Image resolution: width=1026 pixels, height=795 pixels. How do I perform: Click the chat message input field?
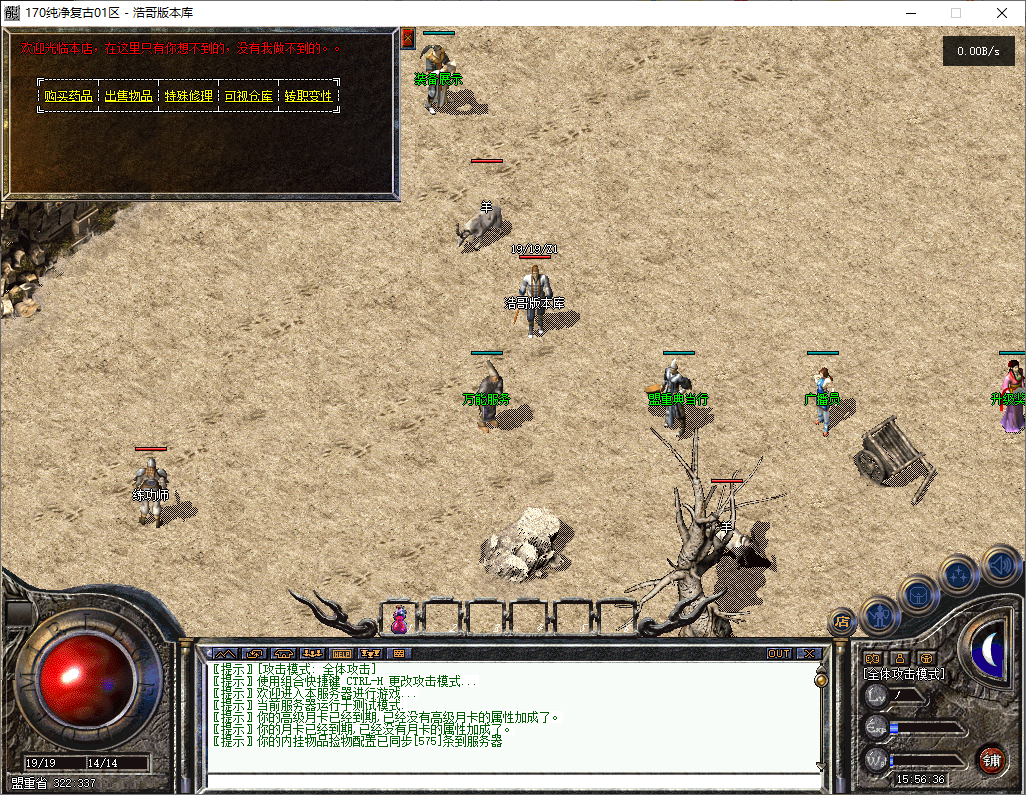pos(510,781)
